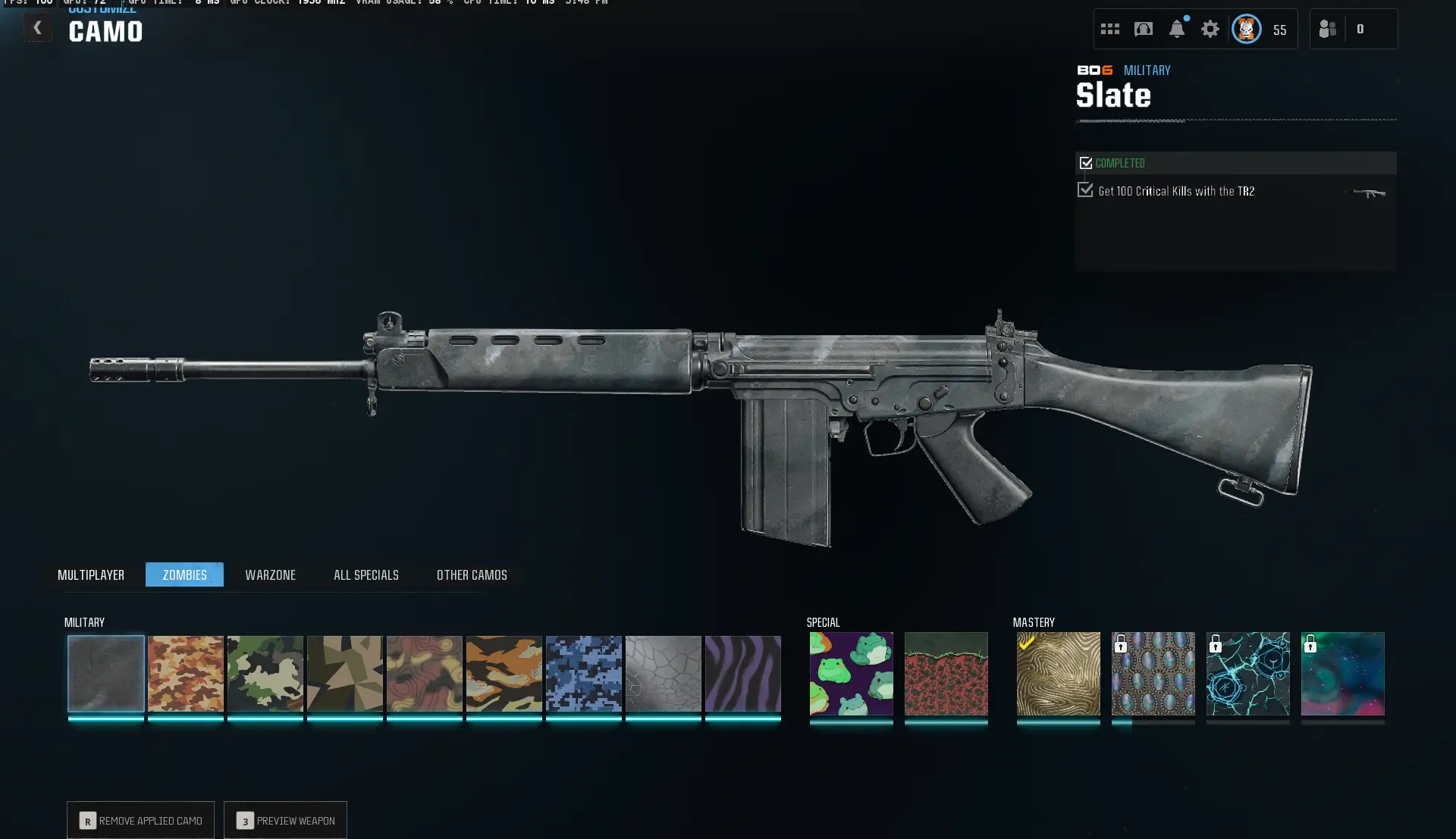Click the checkbox beside Get 100 Critical Kills

click(x=1085, y=190)
